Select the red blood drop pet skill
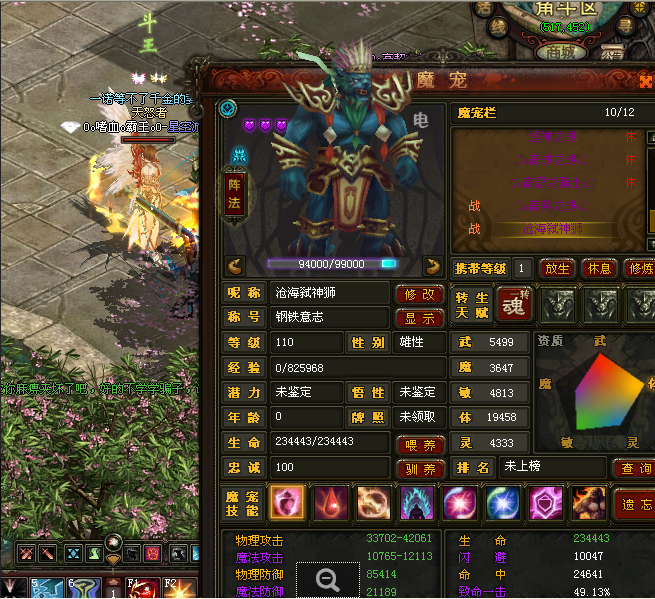Screen dimensions: 655x599 click(331, 503)
